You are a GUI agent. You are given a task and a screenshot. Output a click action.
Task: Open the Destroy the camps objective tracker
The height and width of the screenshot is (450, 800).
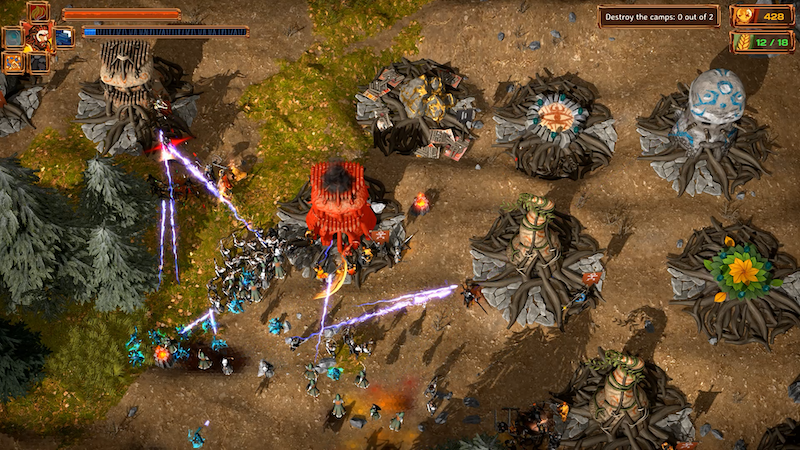(x=658, y=17)
